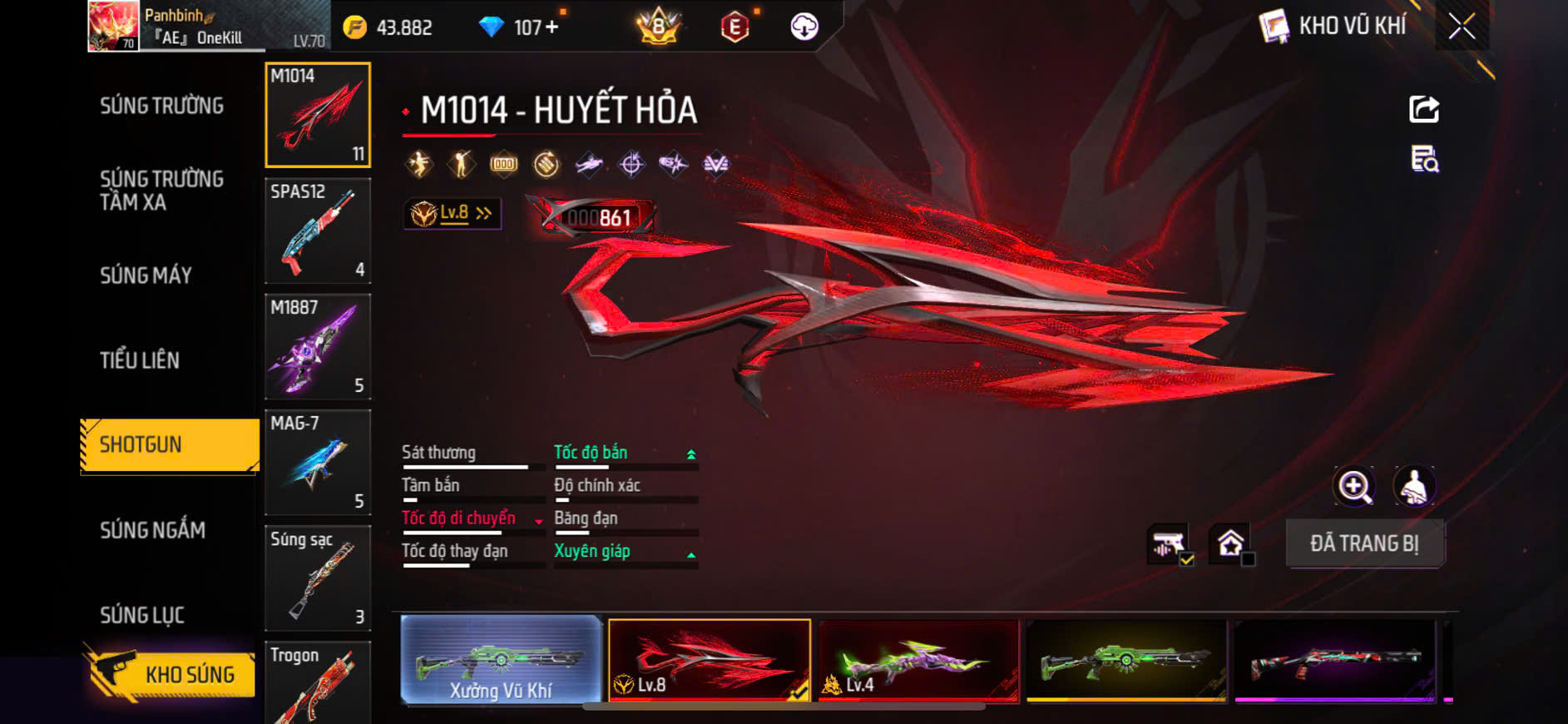Click the Đã Trang Bị button
The image size is (1568, 724).
1364,543
